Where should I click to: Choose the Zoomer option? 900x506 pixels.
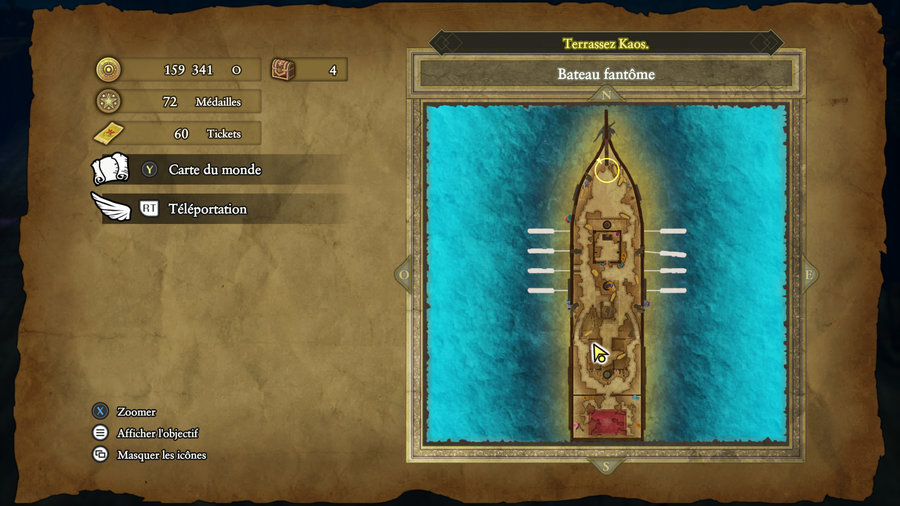(x=135, y=412)
